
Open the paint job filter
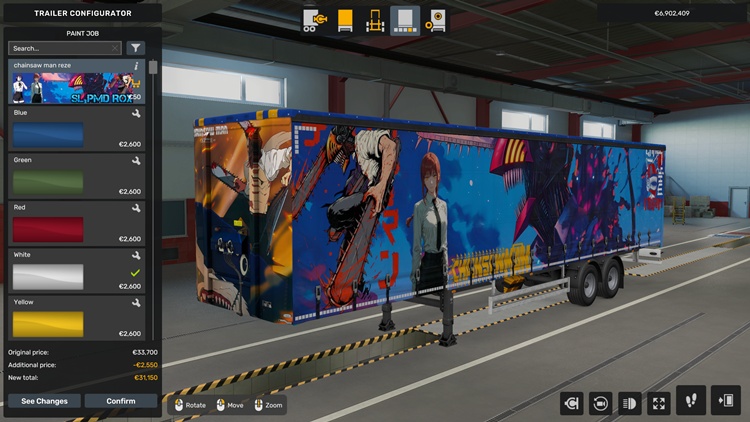pos(136,48)
